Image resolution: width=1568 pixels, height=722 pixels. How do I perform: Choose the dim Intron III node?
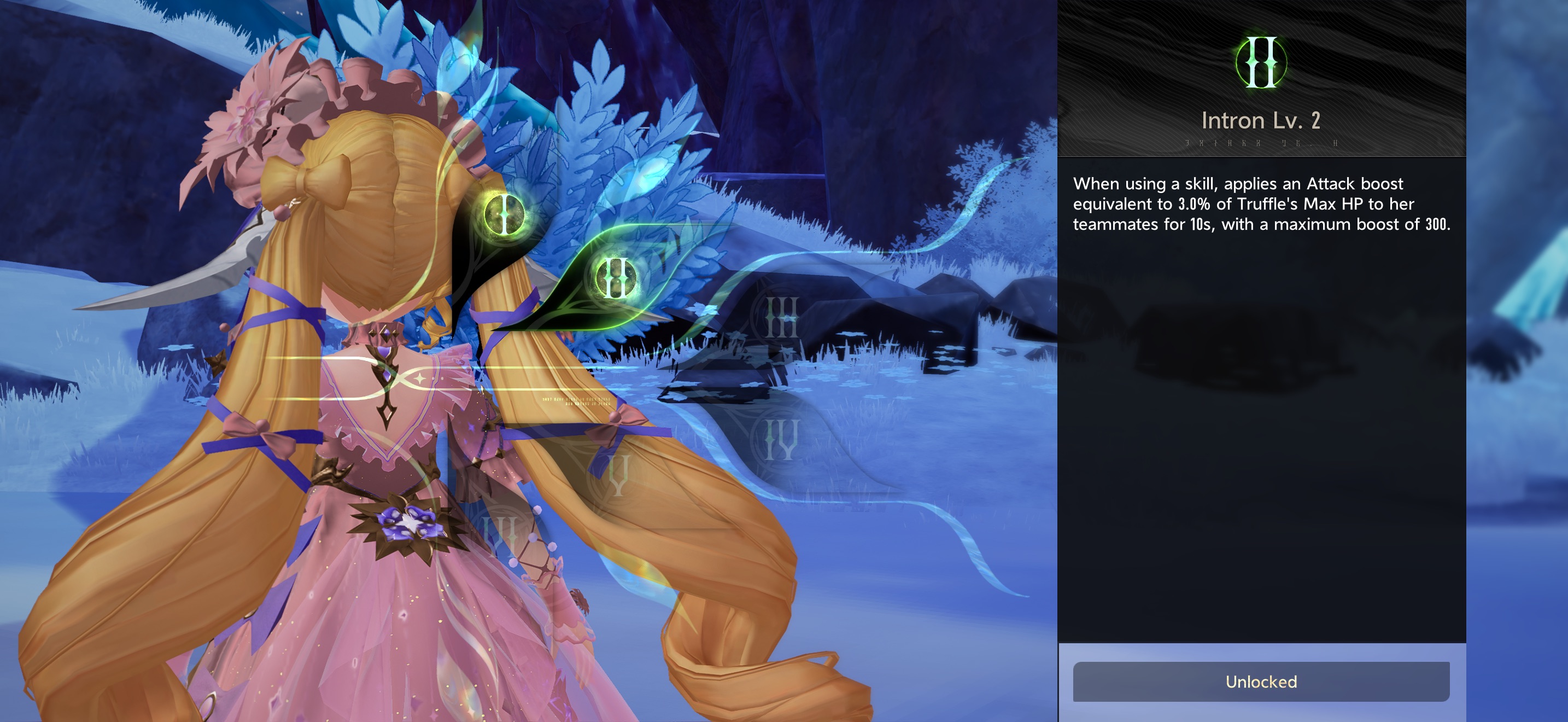pos(781,317)
